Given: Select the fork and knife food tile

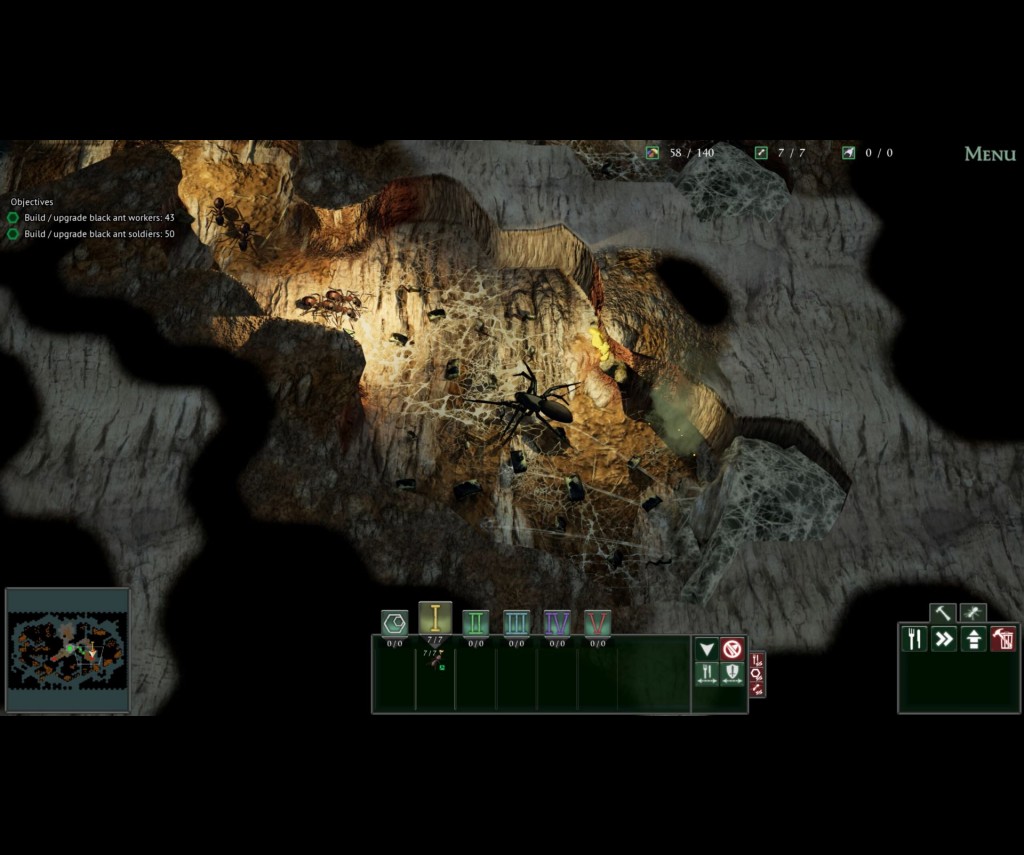Looking at the screenshot, I should pos(915,639).
